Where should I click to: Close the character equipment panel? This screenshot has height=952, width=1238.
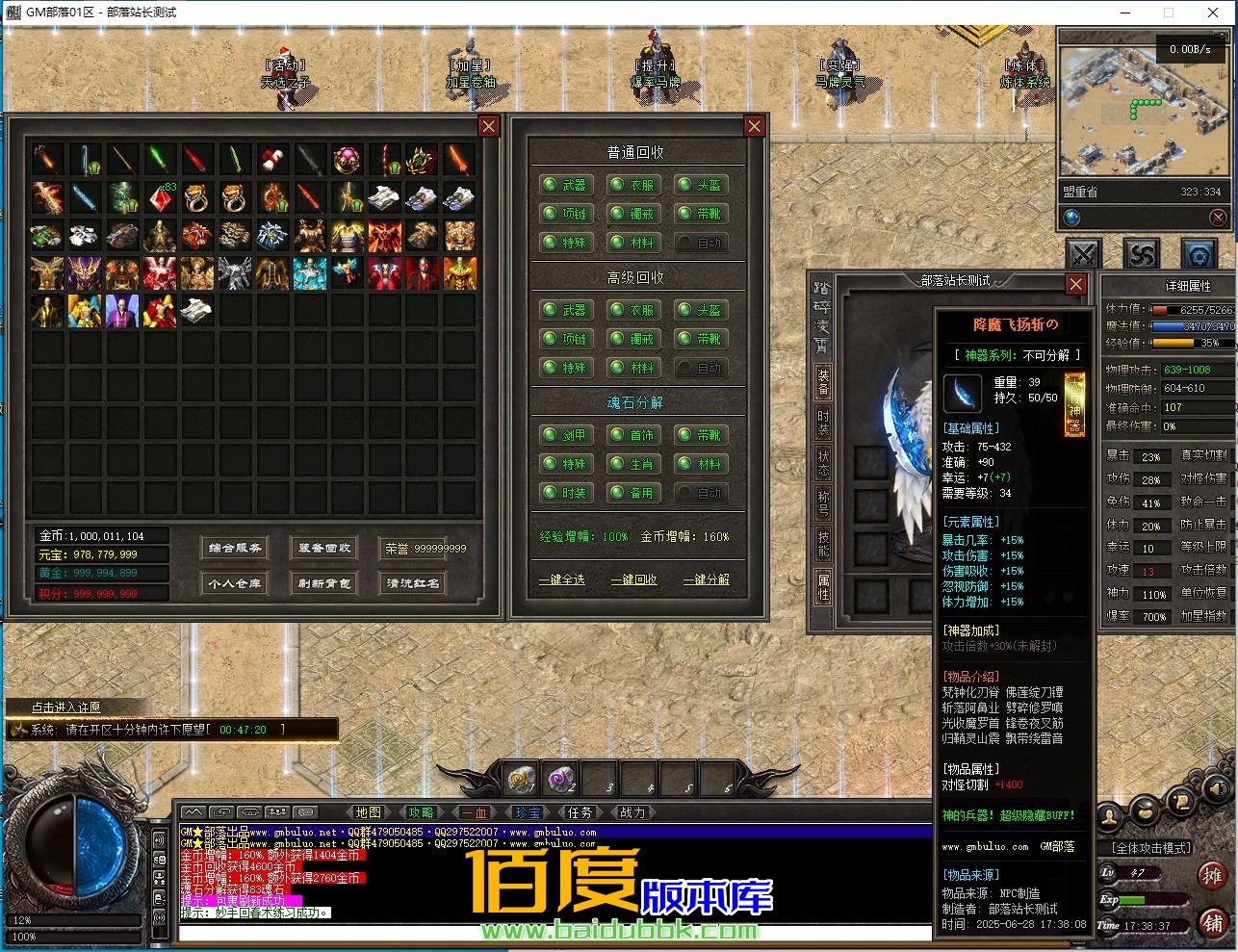1076,284
